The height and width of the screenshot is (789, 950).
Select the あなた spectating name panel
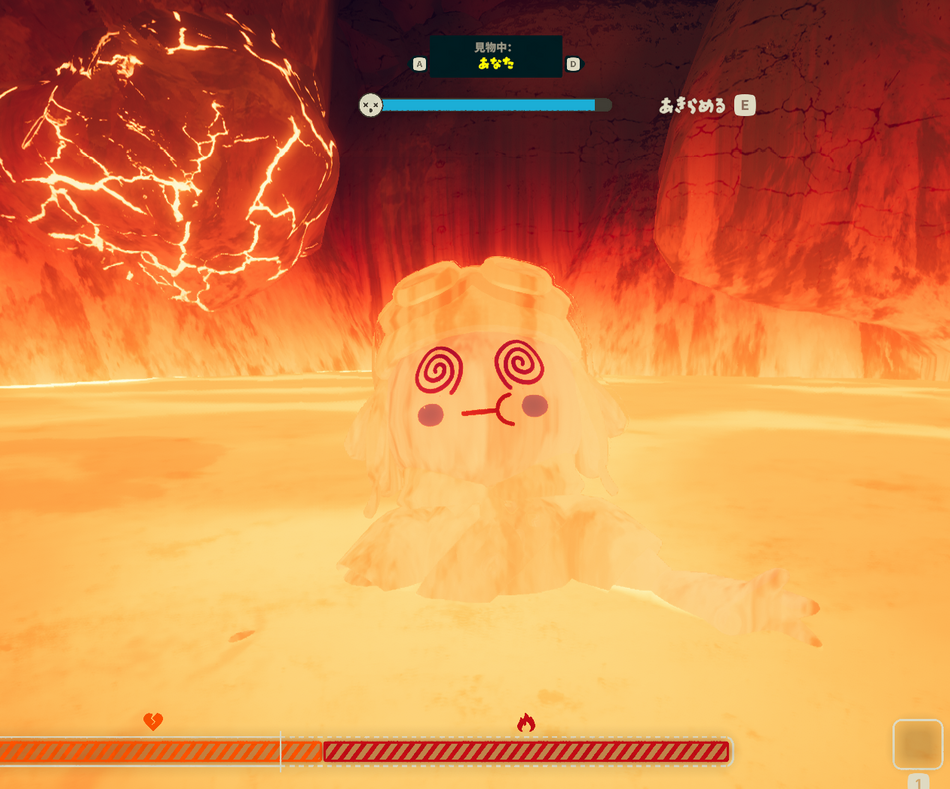click(495, 56)
